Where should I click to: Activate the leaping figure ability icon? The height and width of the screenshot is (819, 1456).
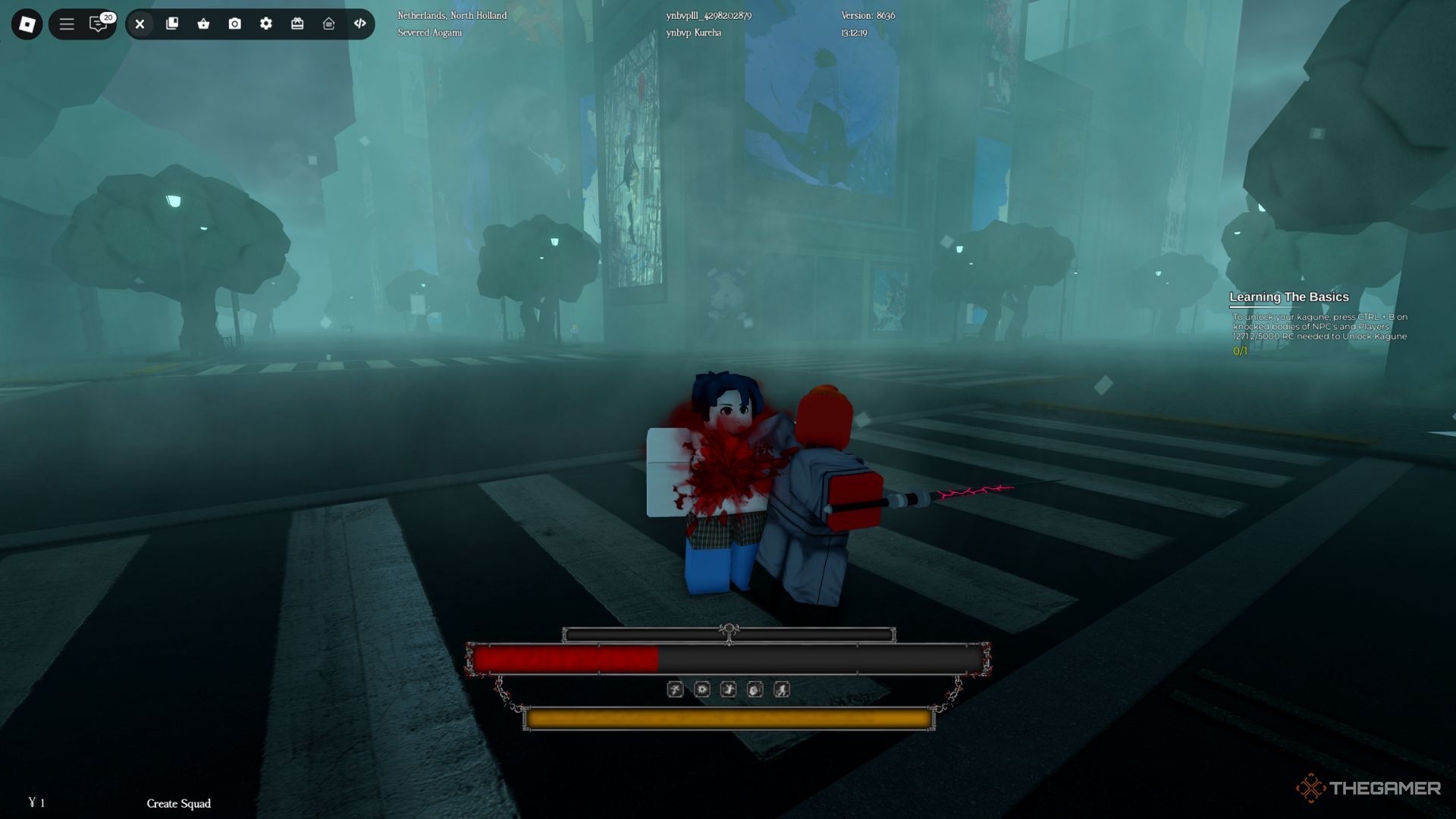728,689
